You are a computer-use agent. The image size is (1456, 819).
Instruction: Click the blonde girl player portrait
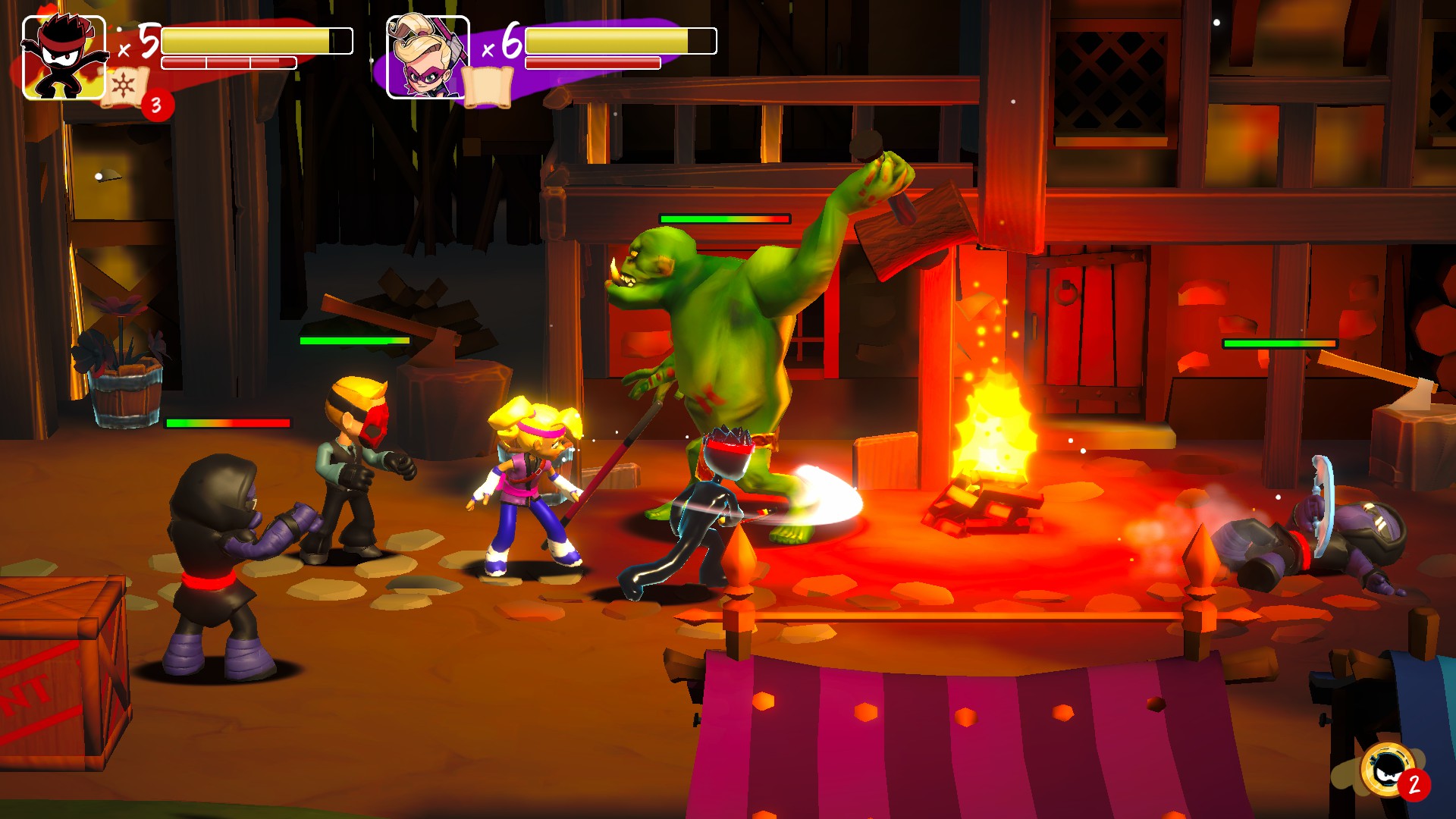coord(427,58)
